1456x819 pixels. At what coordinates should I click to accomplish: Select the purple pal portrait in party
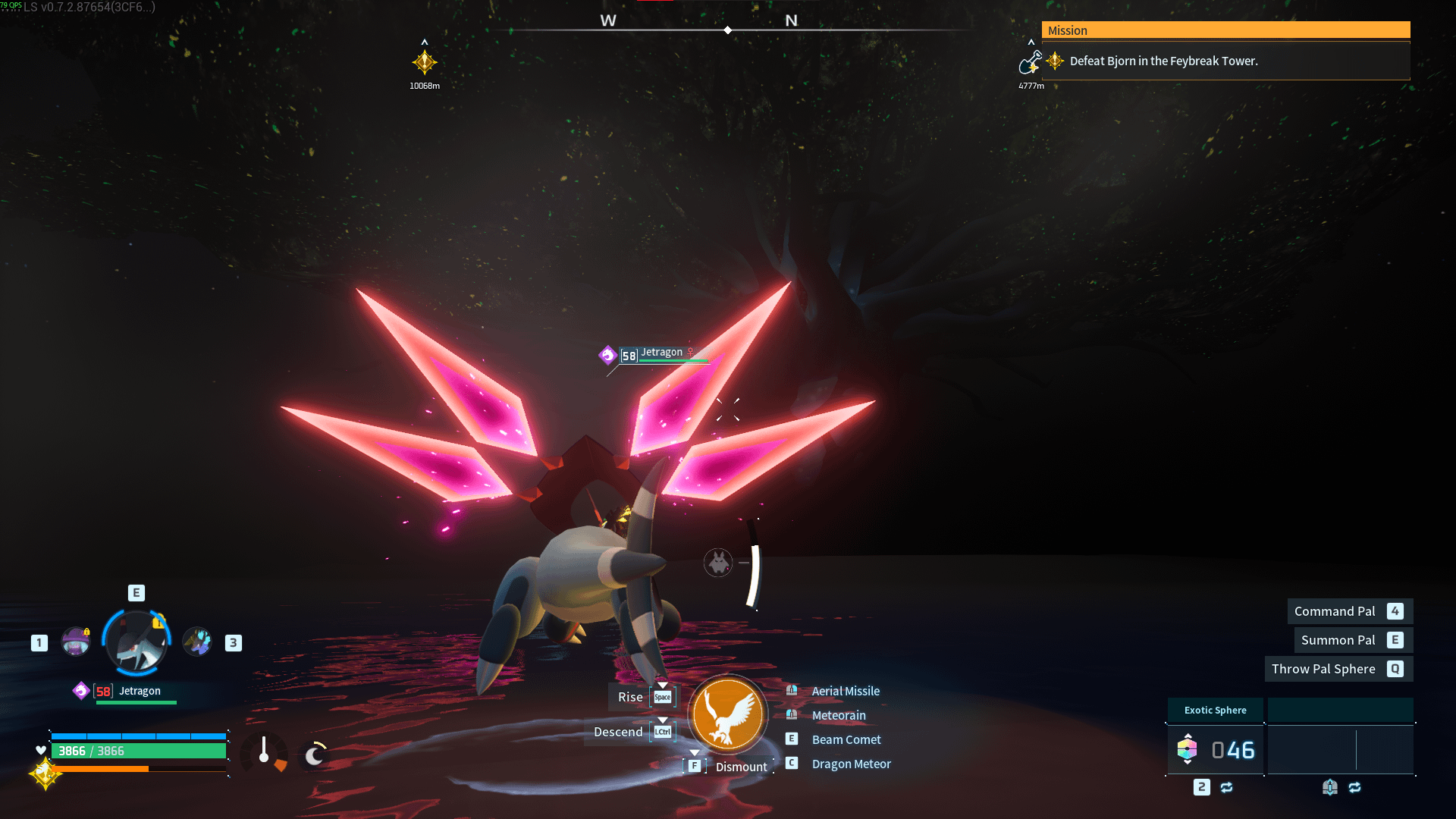[x=76, y=642]
